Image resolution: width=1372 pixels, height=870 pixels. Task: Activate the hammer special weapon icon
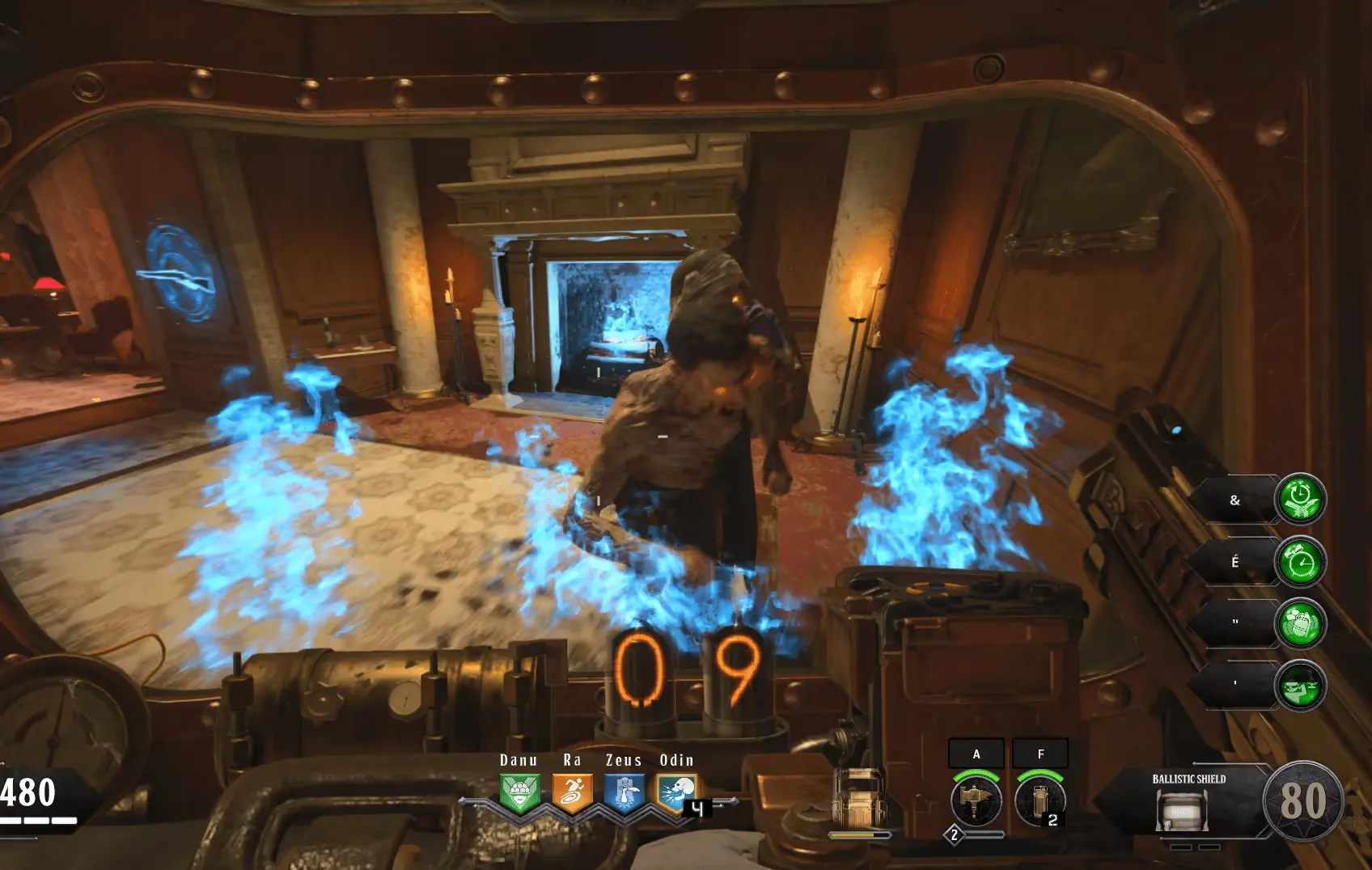click(x=976, y=800)
